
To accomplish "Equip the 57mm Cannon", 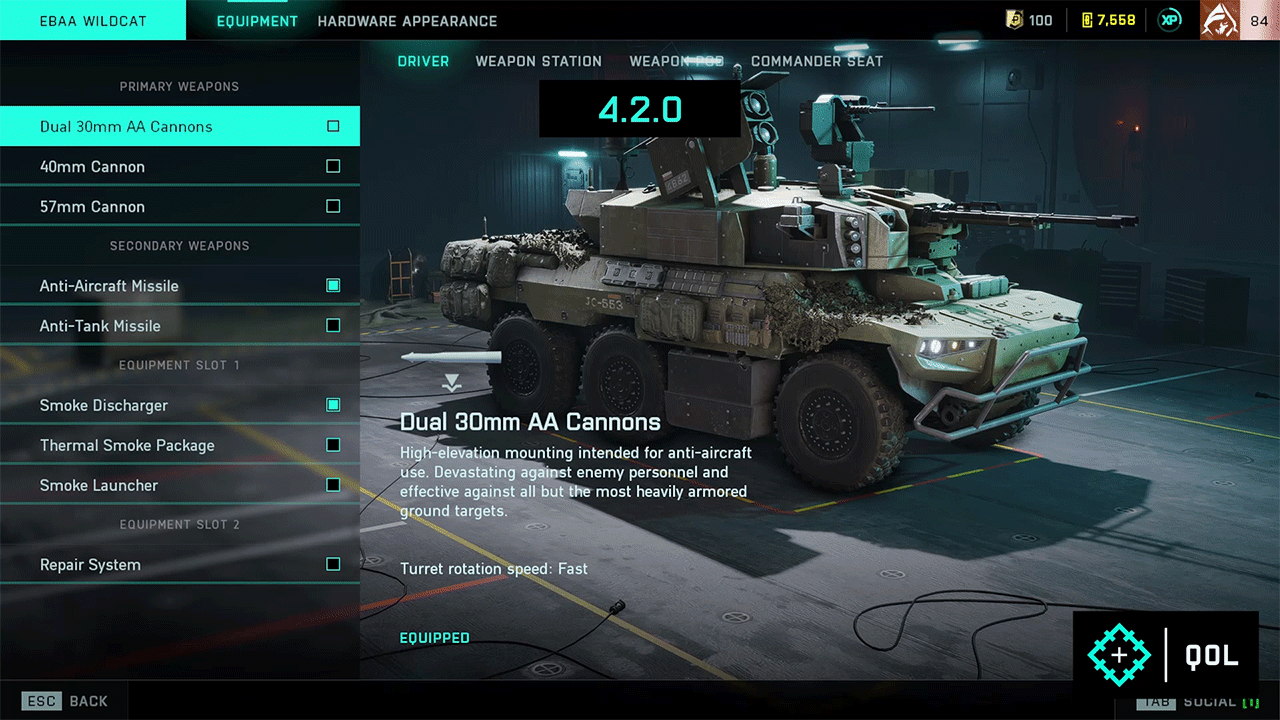I will pyautogui.click(x=180, y=207).
